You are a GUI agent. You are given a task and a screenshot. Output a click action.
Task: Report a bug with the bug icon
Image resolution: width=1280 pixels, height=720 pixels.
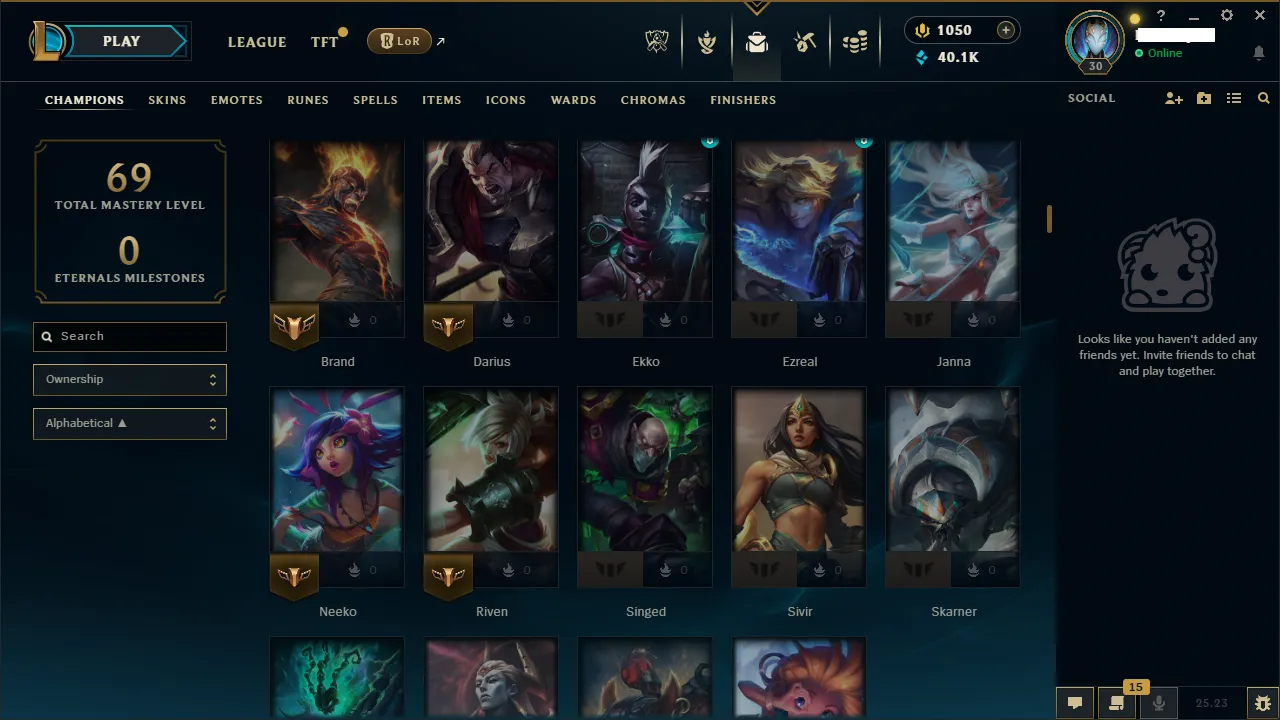tap(1262, 703)
